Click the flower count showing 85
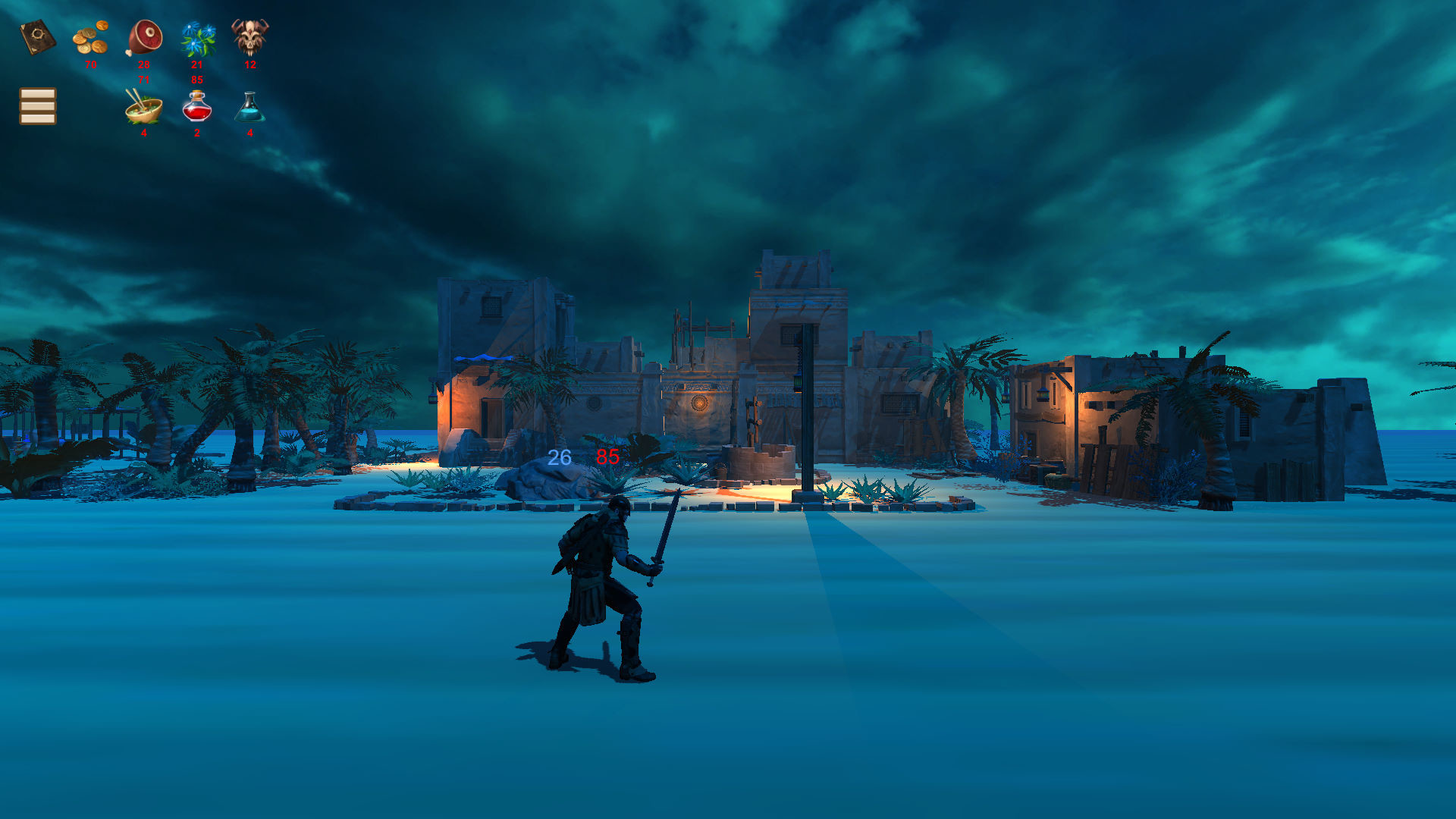This screenshot has height=819, width=1456. tap(198, 78)
